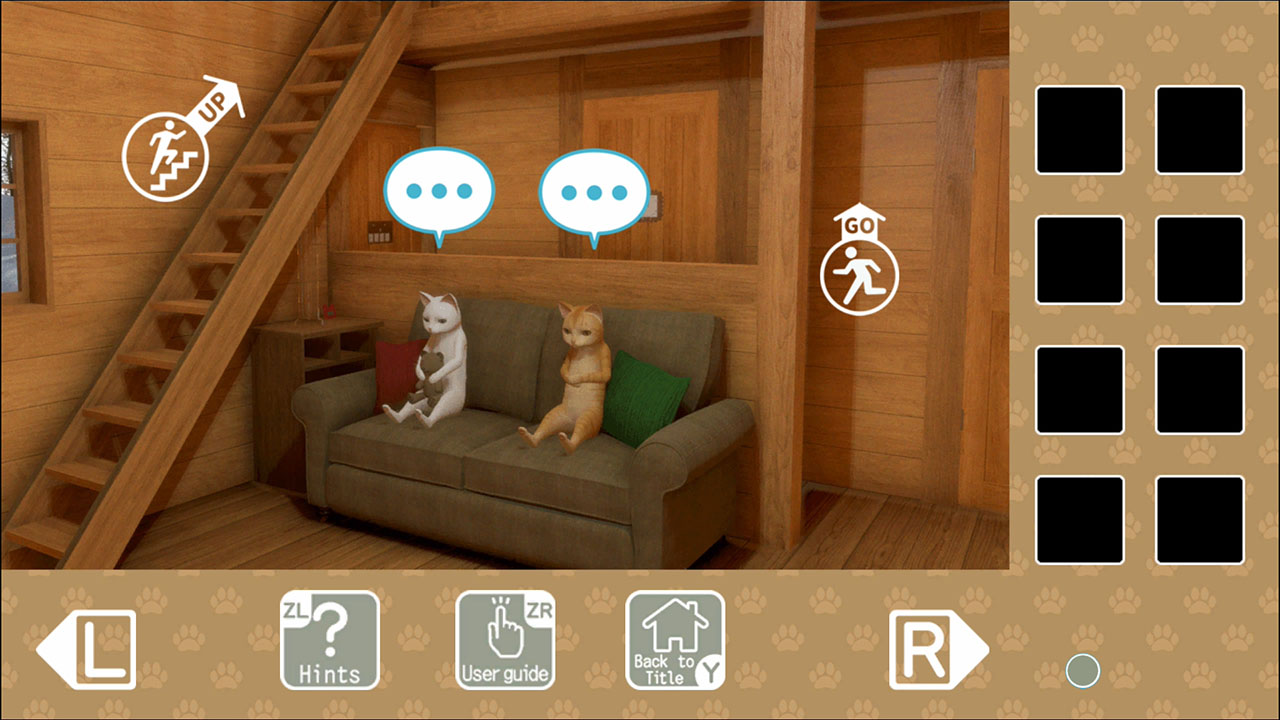Select the top-right inventory slot
Viewport: 1280px width, 720px height.
click(x=1200, y=131)
